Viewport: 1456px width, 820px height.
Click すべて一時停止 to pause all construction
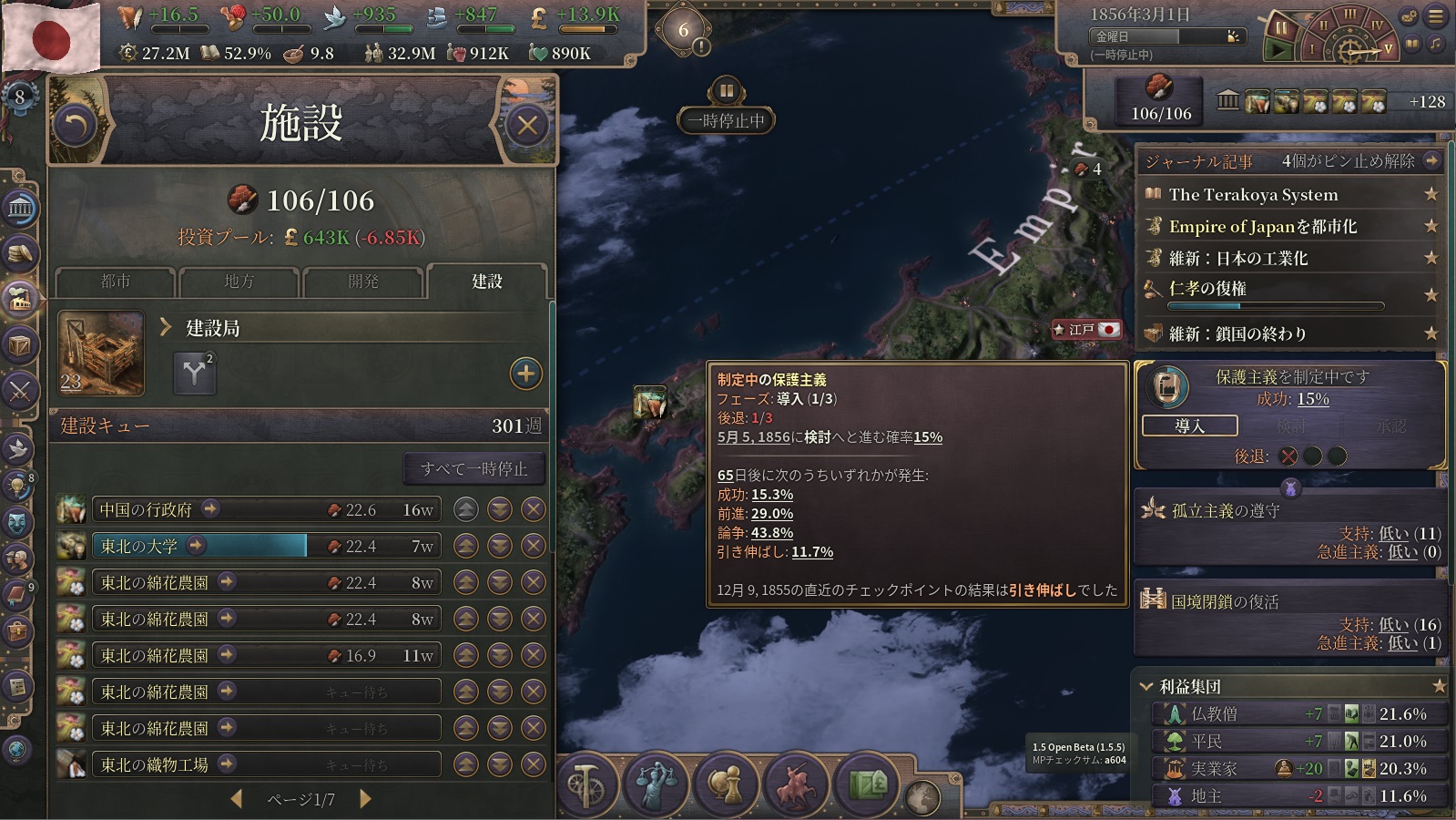[x=473, y=468]
